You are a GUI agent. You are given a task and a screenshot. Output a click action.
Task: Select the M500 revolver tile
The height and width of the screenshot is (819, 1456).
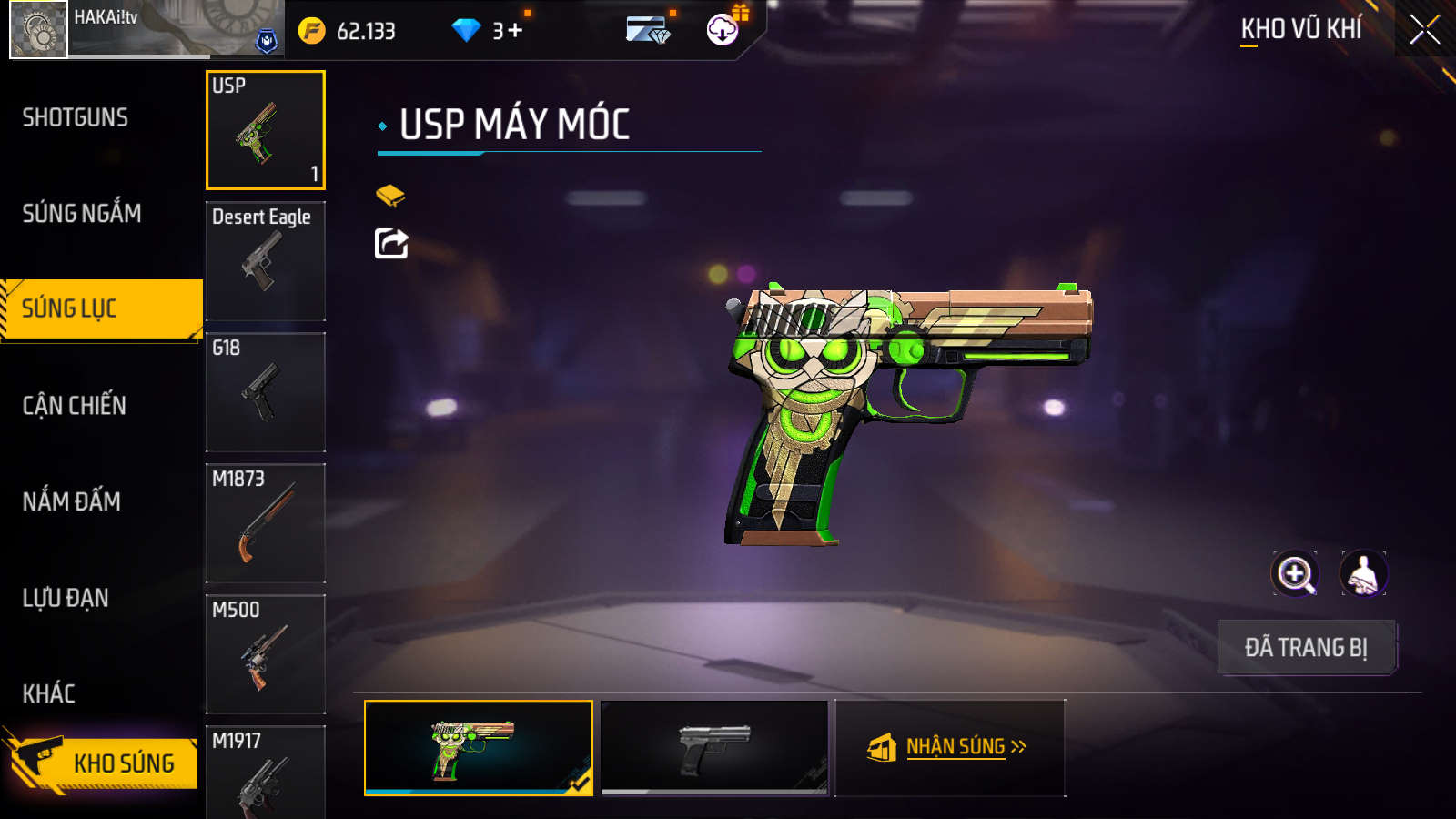click(266, 654)
